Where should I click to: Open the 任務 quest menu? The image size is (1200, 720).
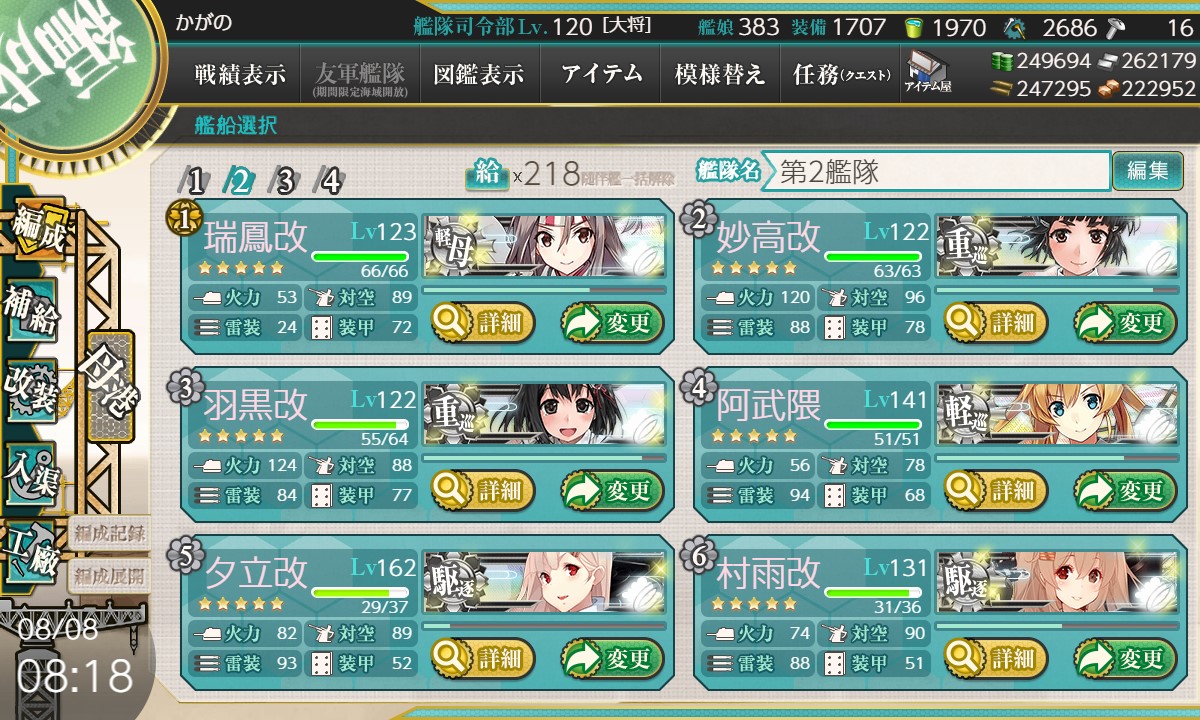click(841, 75)
